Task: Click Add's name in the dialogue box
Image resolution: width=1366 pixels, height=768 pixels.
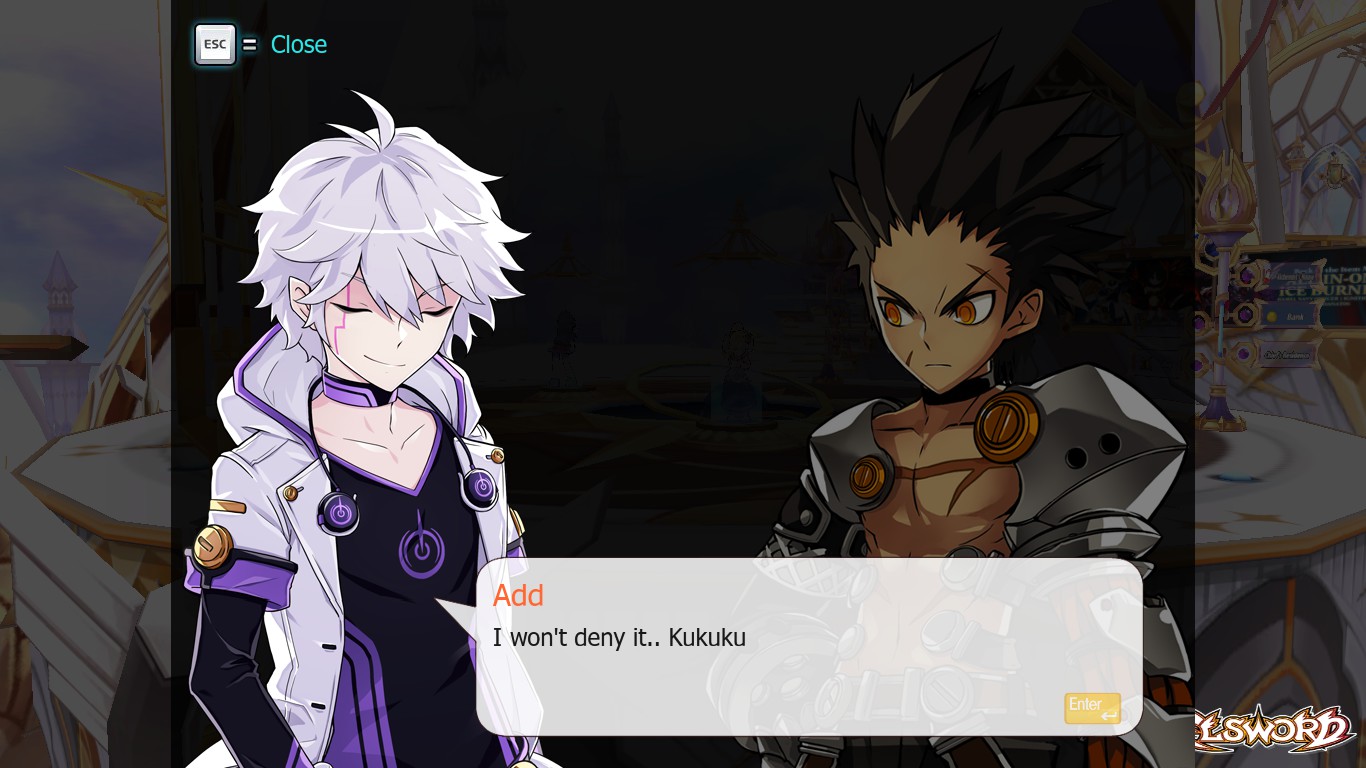Action: click(518, 595)
